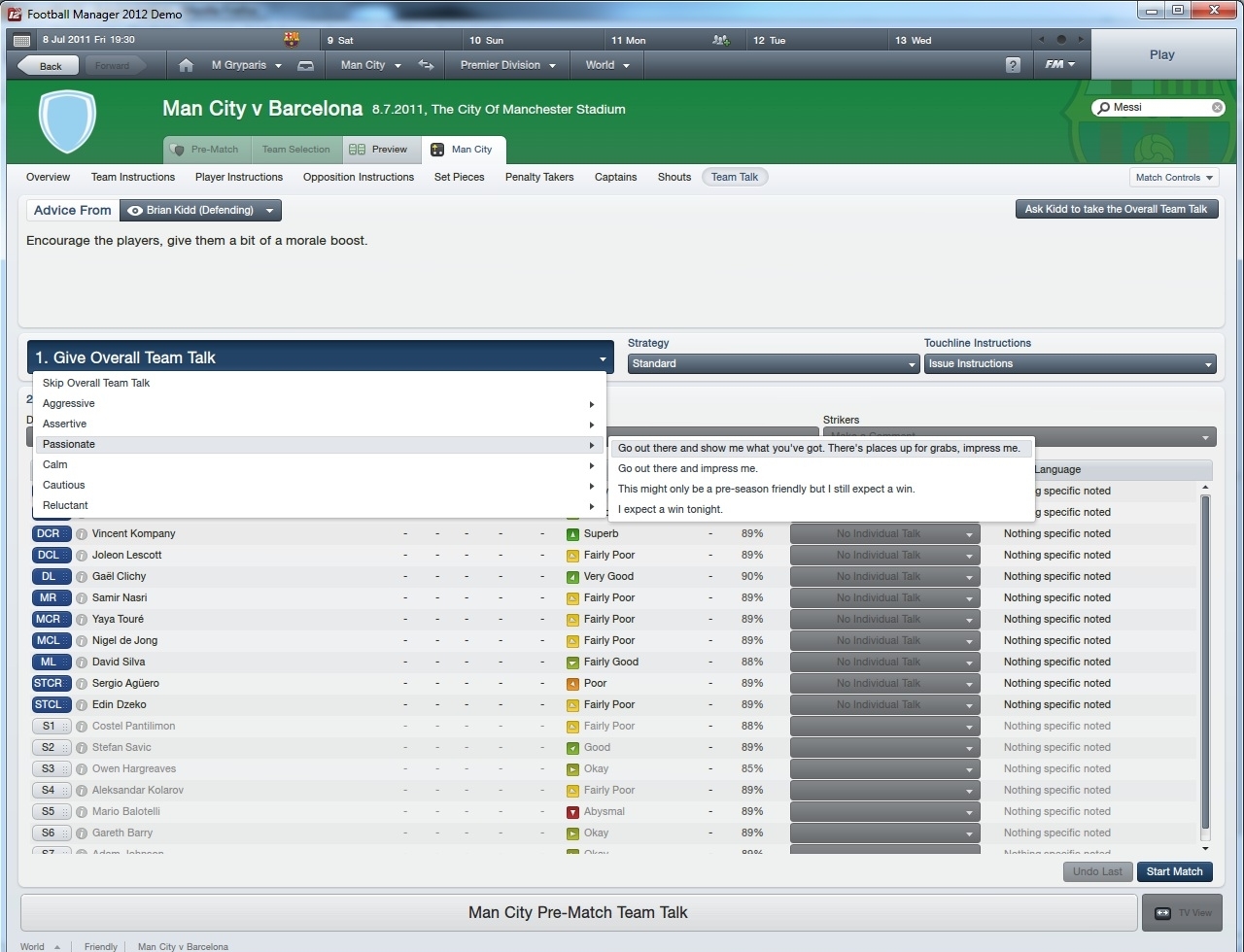Switch to the Preview tab

[381, 149]
